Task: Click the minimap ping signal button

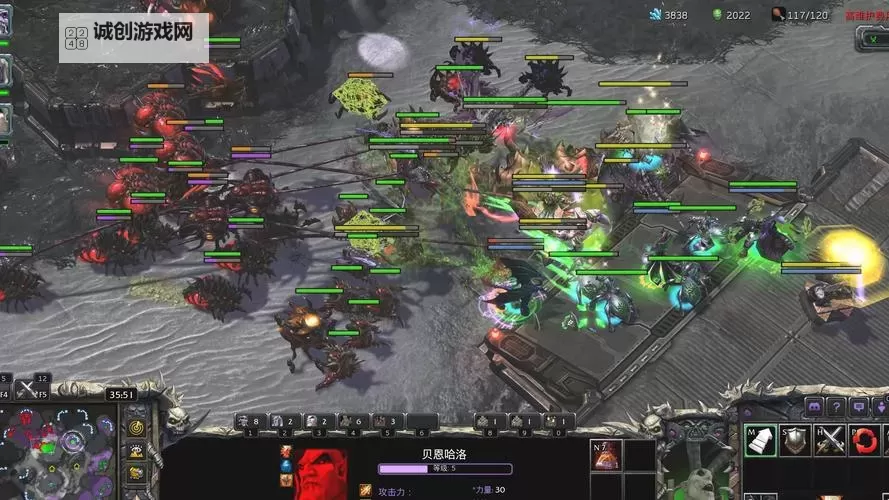Action: pos(136,427)
